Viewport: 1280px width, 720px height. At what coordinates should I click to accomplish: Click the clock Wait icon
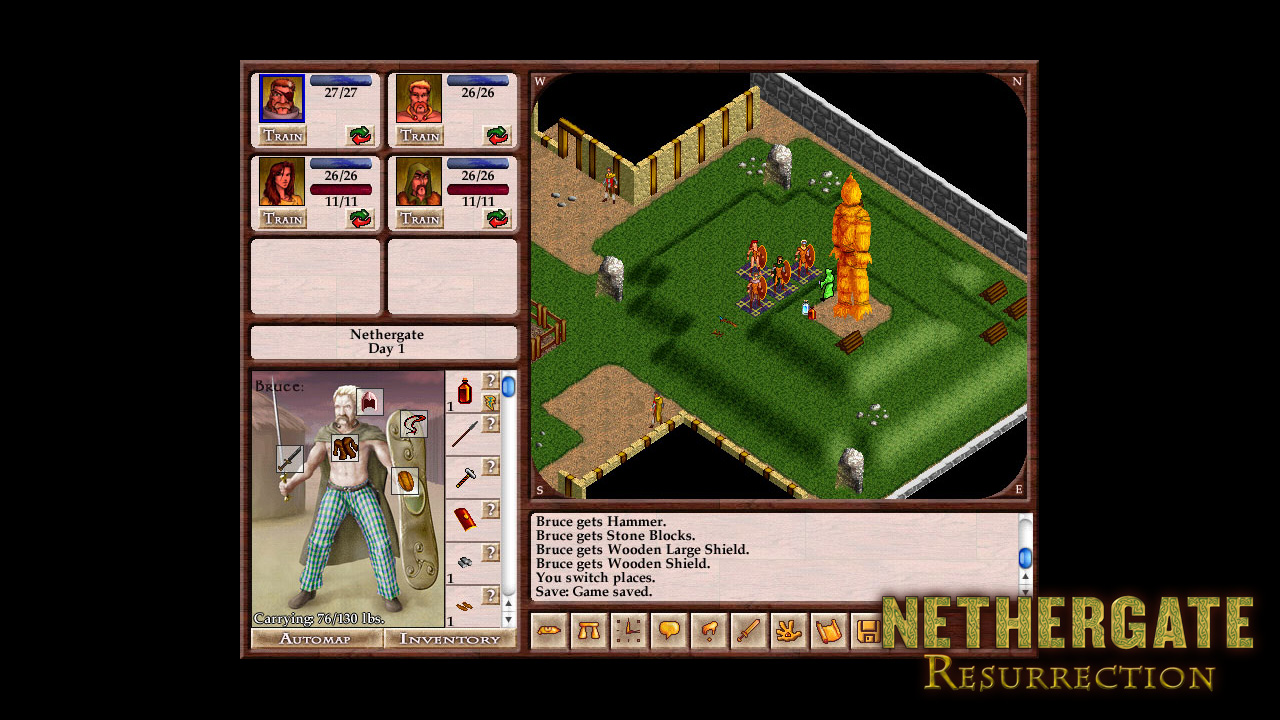tap(628, 630)
